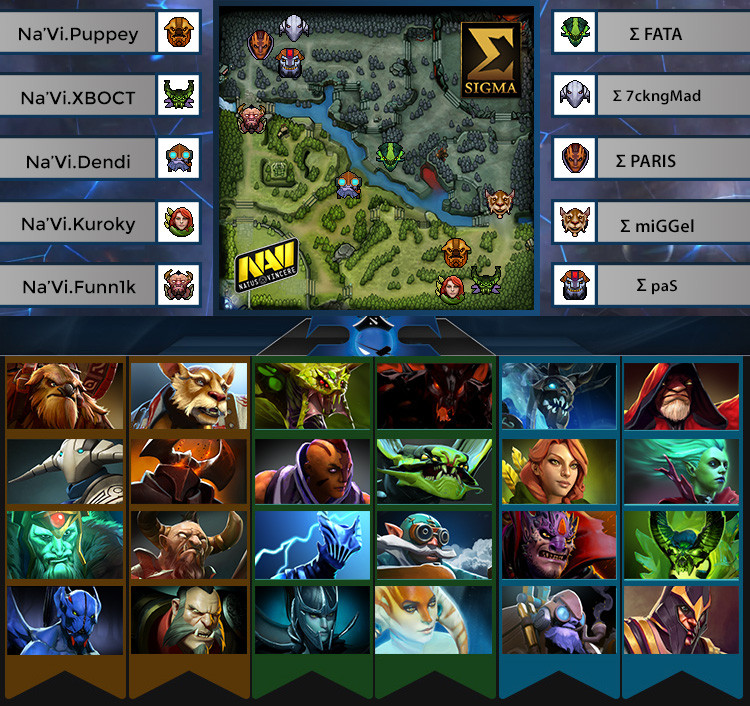The width and height of the screenshot is (750, 706).
Task: Pick the Razor lightning hero portrait
Action: point(312,546)
